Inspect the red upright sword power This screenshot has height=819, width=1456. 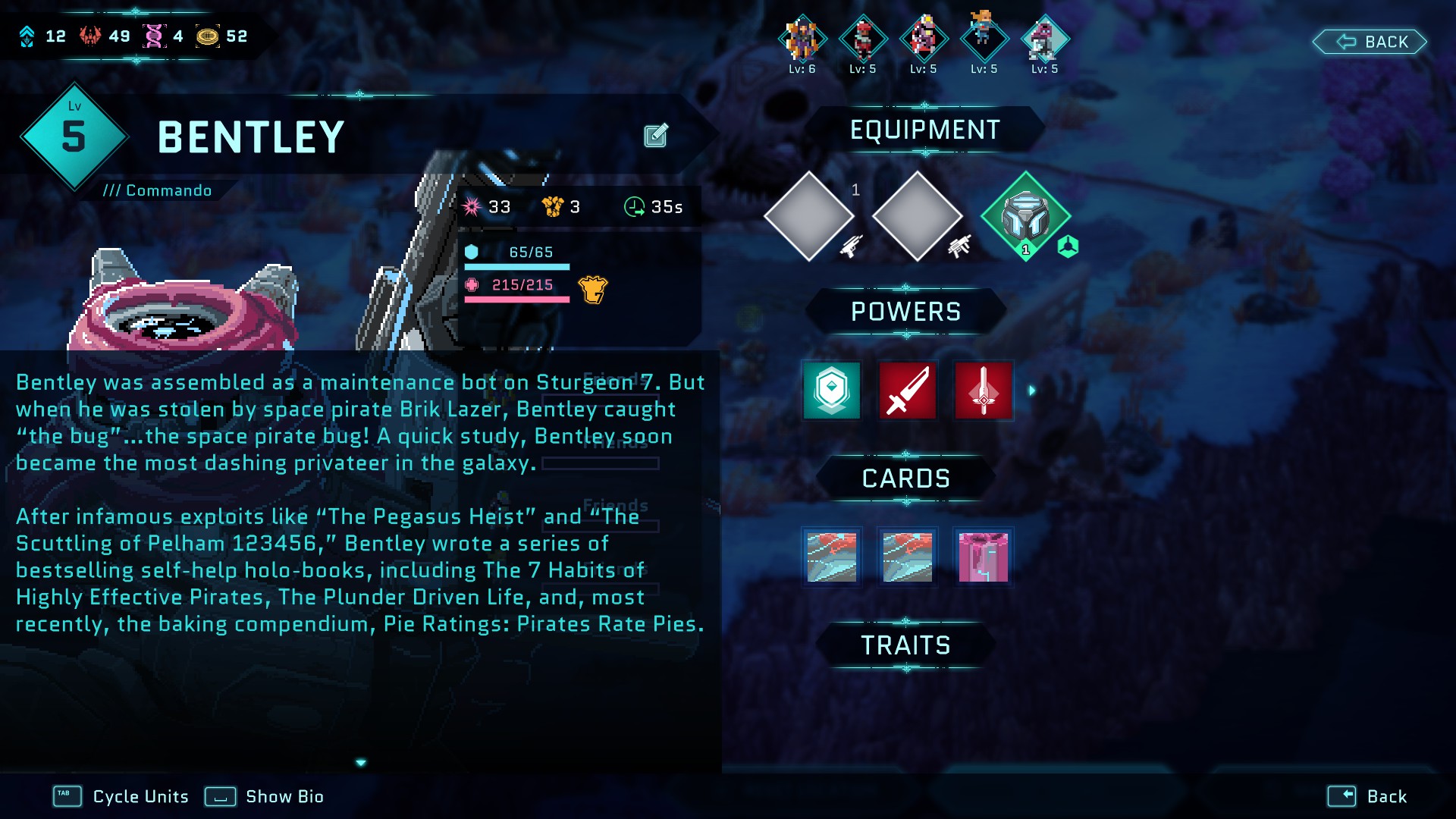984,391
